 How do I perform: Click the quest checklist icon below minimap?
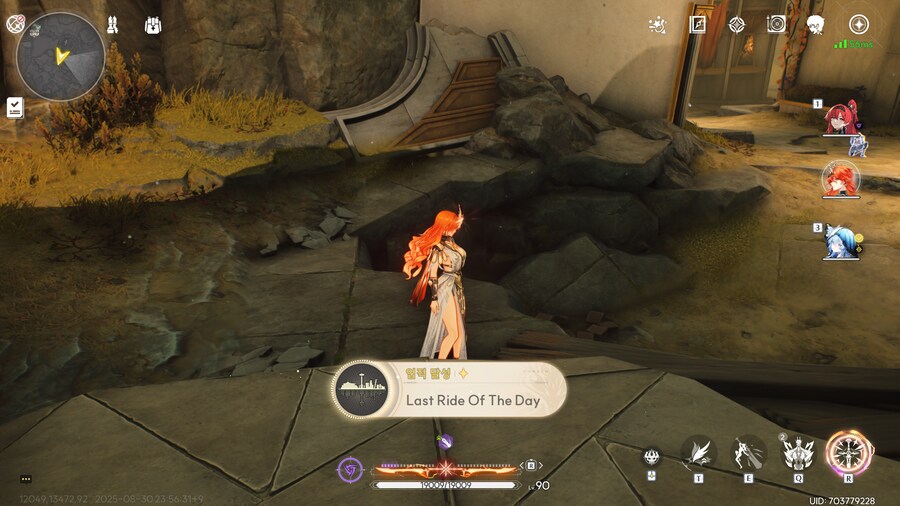click(x=15, y=107)
